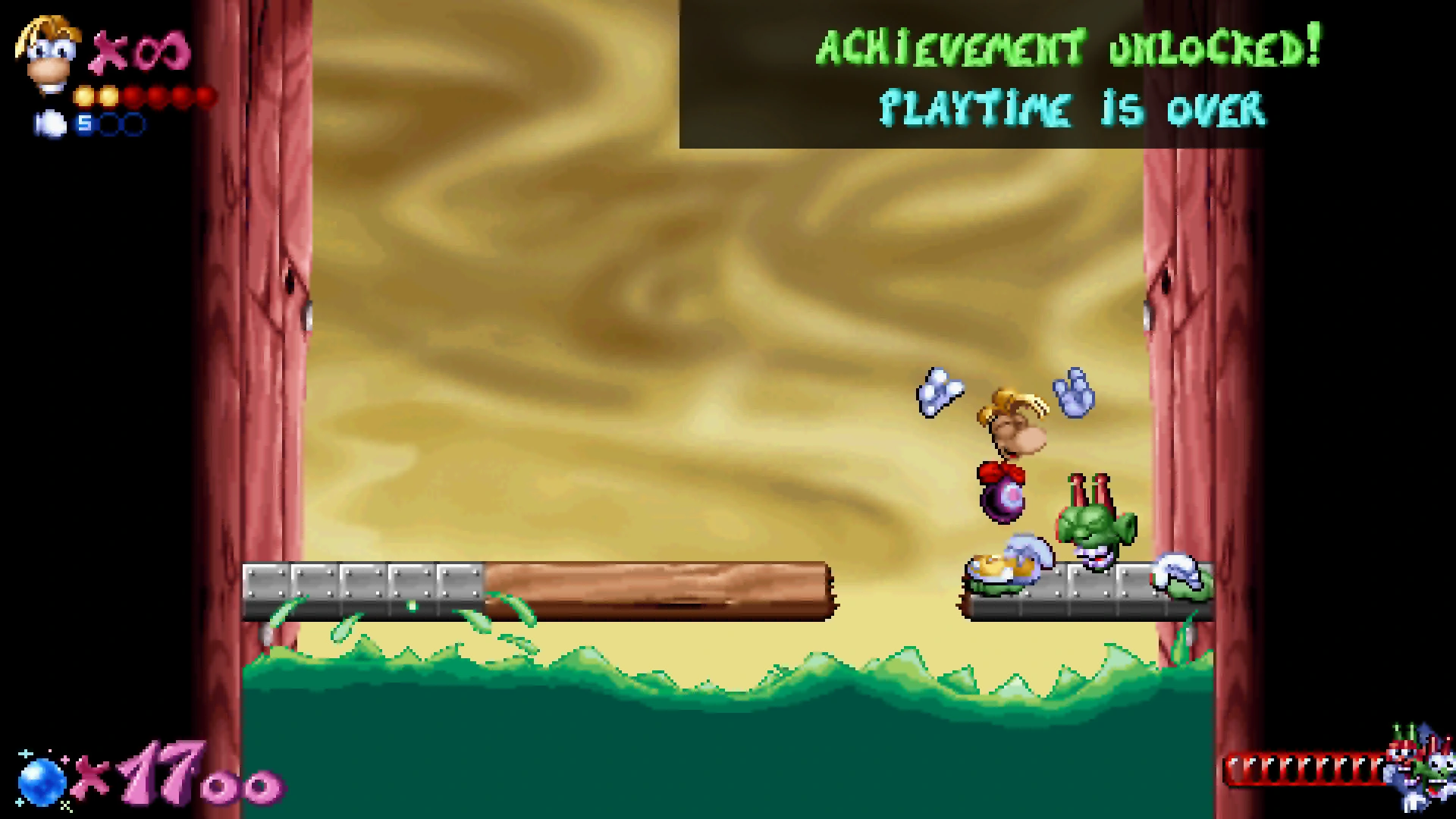Select Rayman's face lives icon
Image resolution: width=1456 pixels, height=819 pixels.
tap(47, 55)
